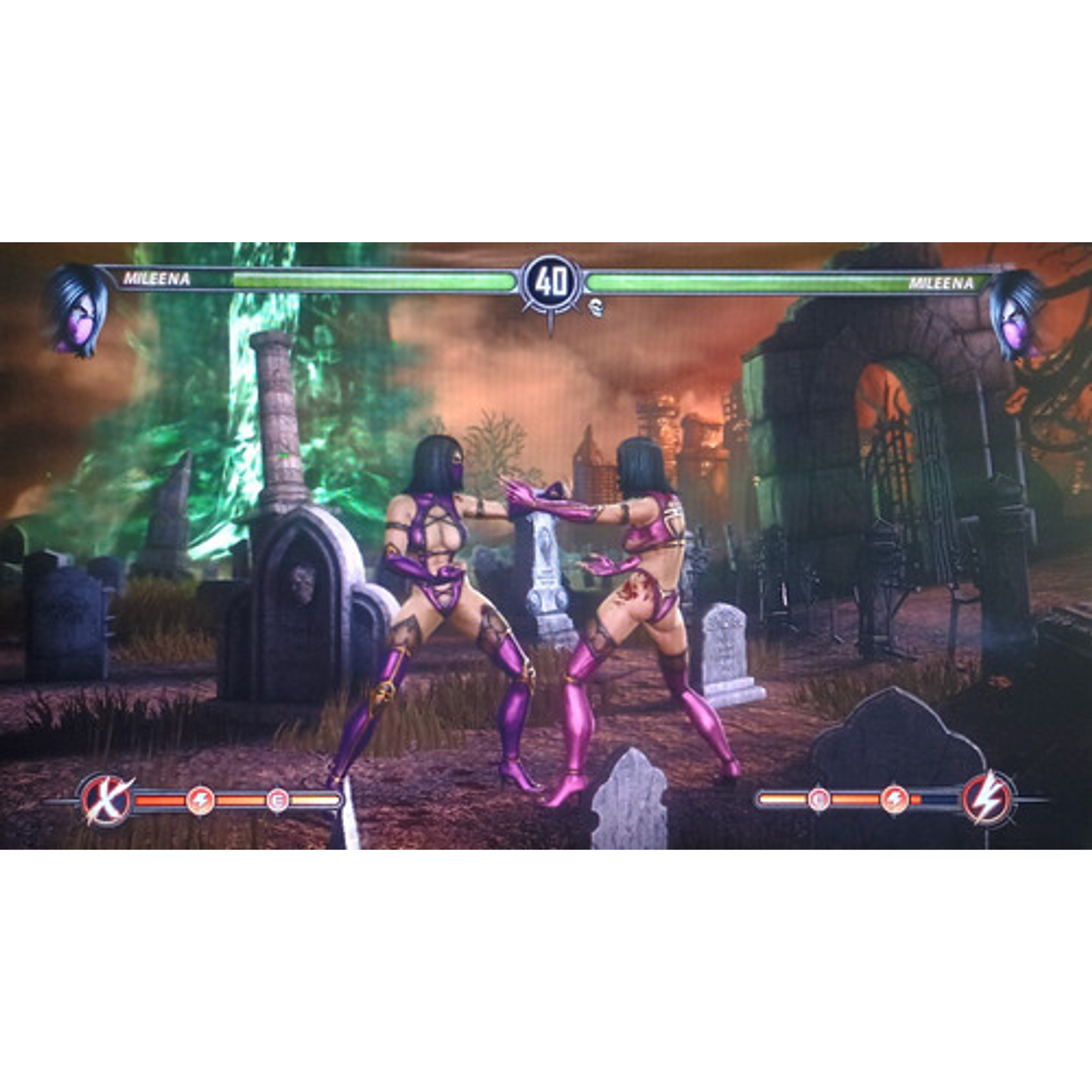Screen dimensions: 1092x1092
Task: Select the skull icon beside the round timer
Action: 597,309
